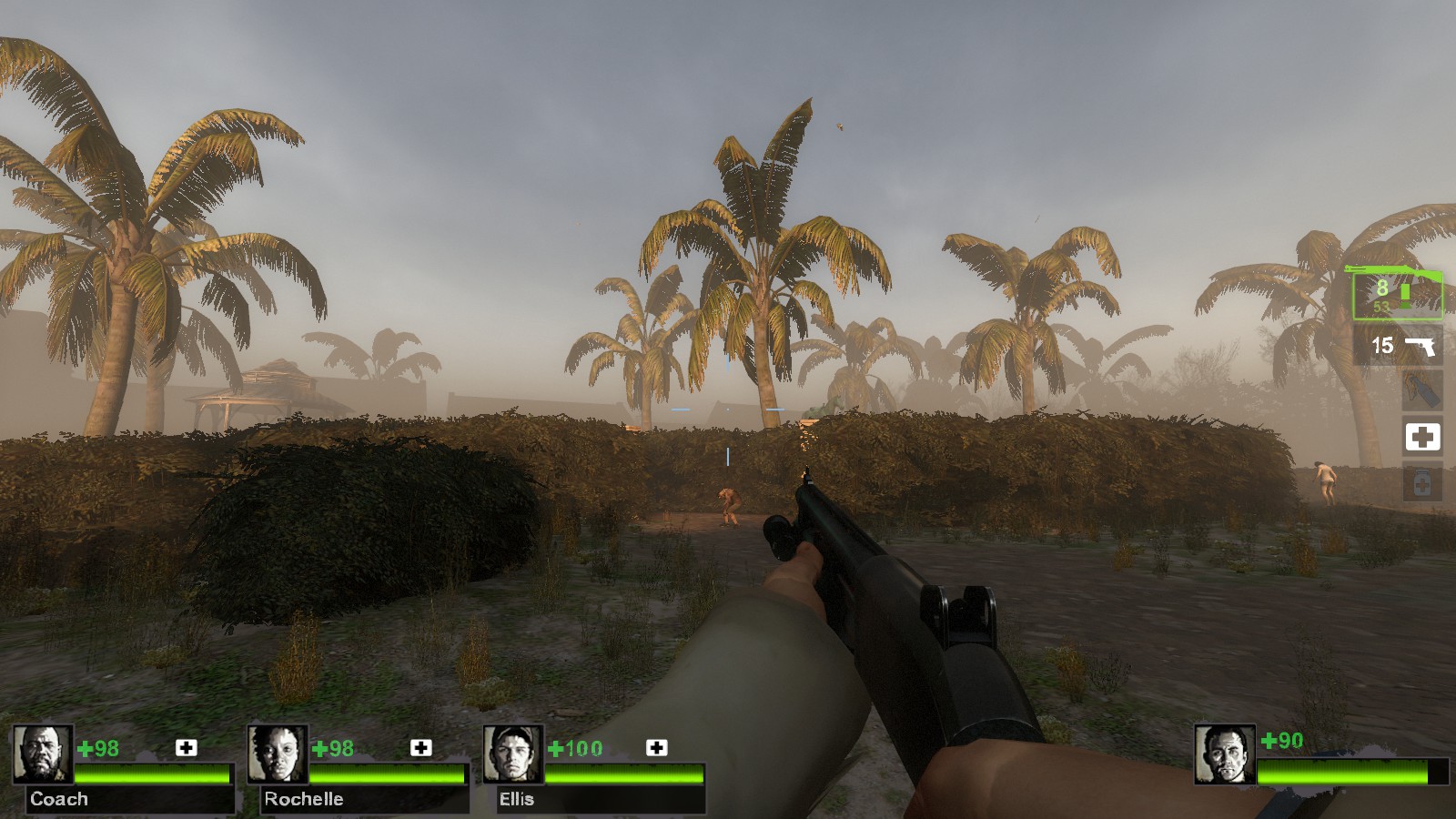The image size is (1456, 819).
Task: Click Coach's teammate portrait
Action: coord(42,754)
